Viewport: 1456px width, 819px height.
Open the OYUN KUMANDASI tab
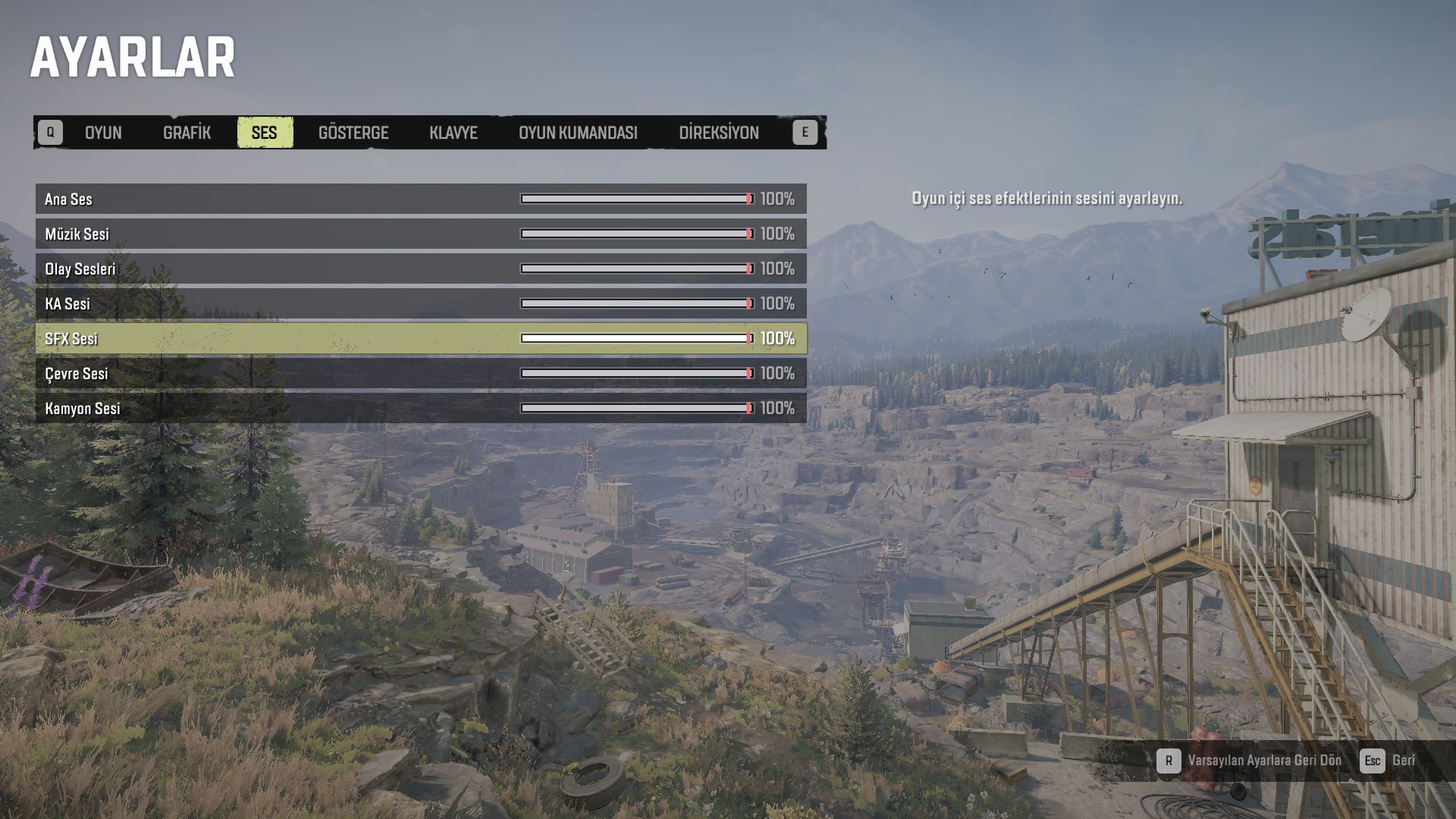(x=578, y=133)
